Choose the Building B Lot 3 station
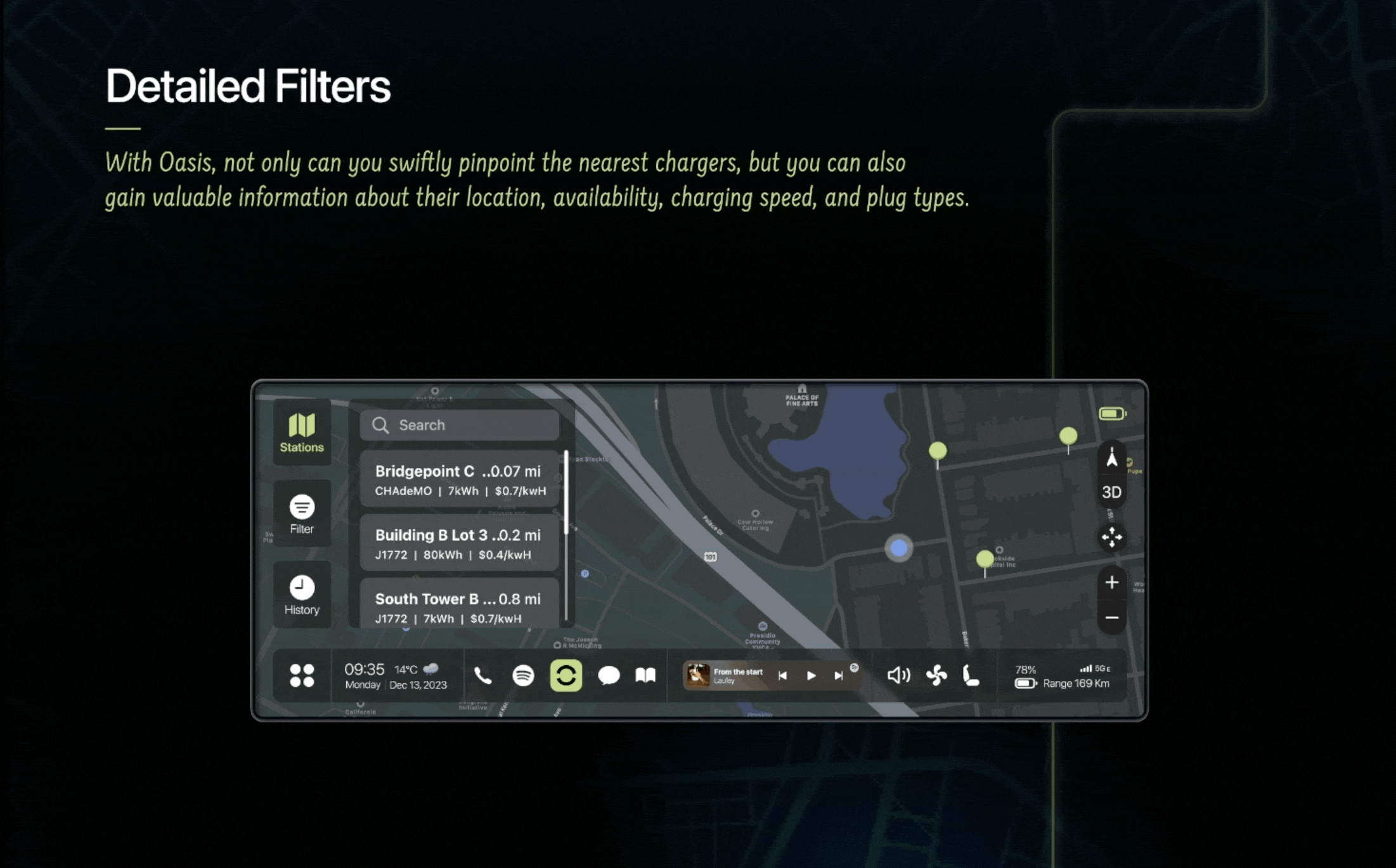The height and width of the screenshot is (868, 1396). (x=460, y=543)
